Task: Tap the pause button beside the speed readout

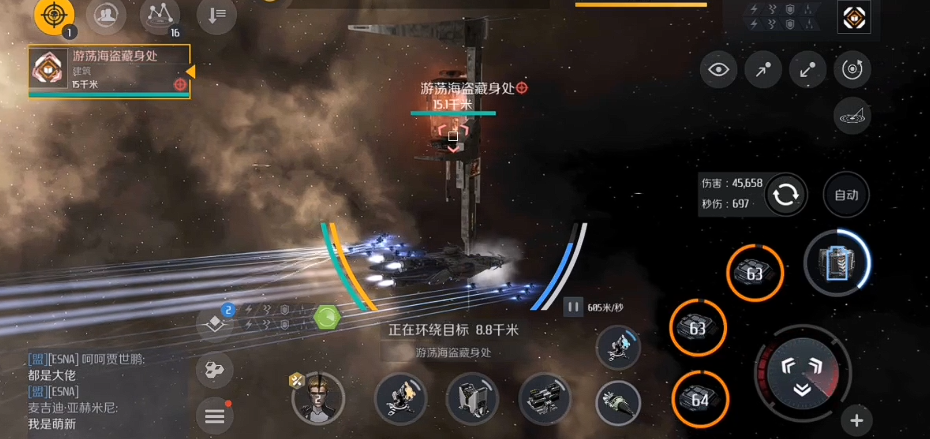Action: 573,308
